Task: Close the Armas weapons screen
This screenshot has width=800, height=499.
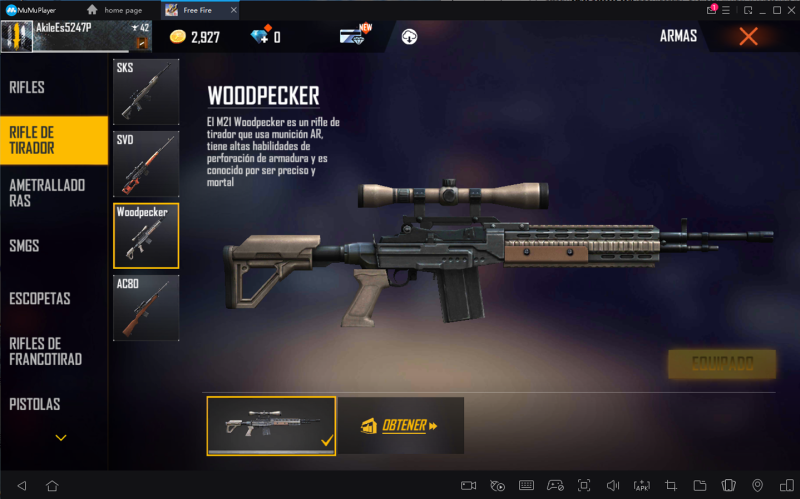Action: [x=748, y=37]
